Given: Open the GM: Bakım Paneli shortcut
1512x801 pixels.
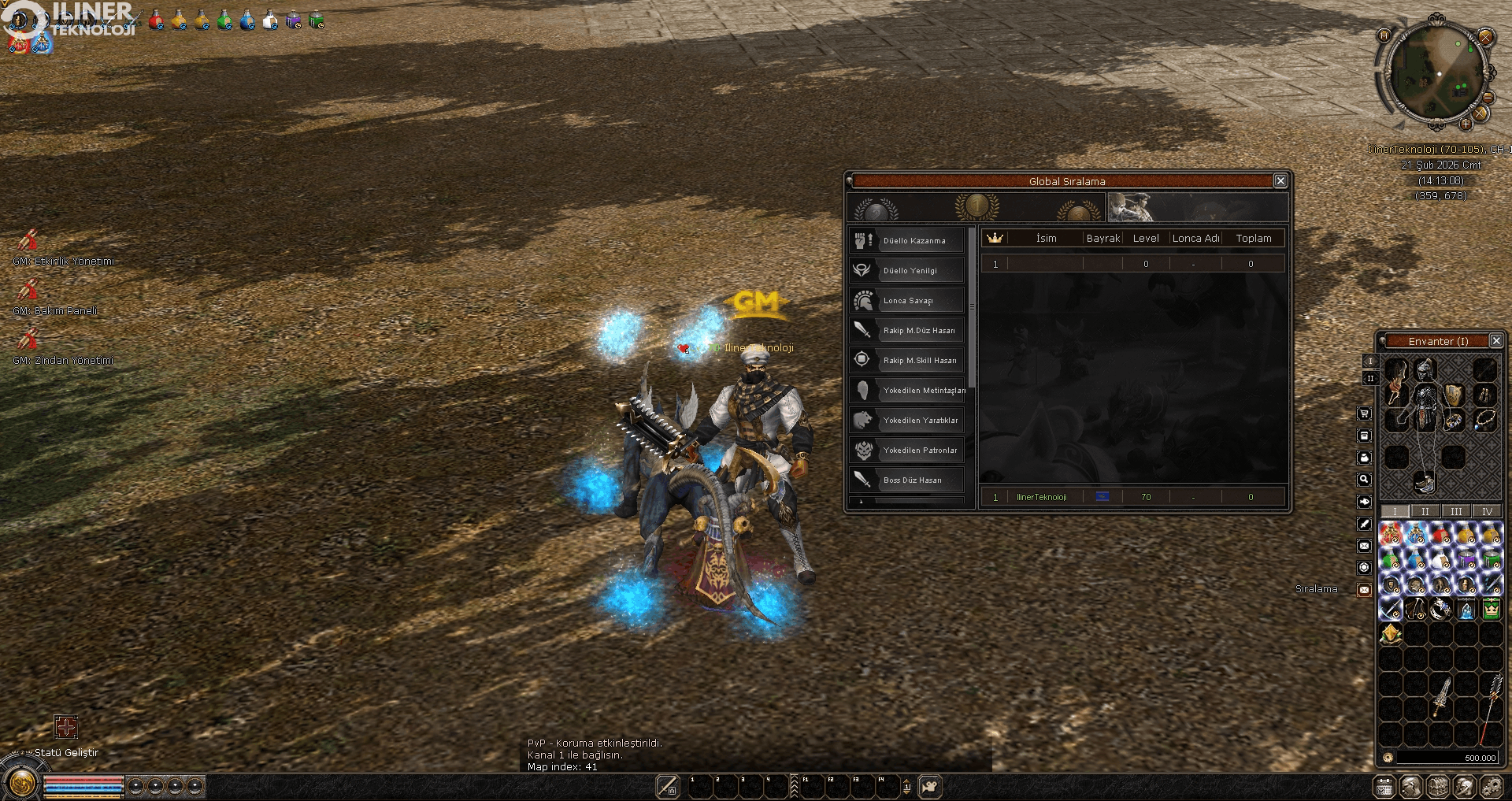Looking at the screenshot, I should [29, 290].
